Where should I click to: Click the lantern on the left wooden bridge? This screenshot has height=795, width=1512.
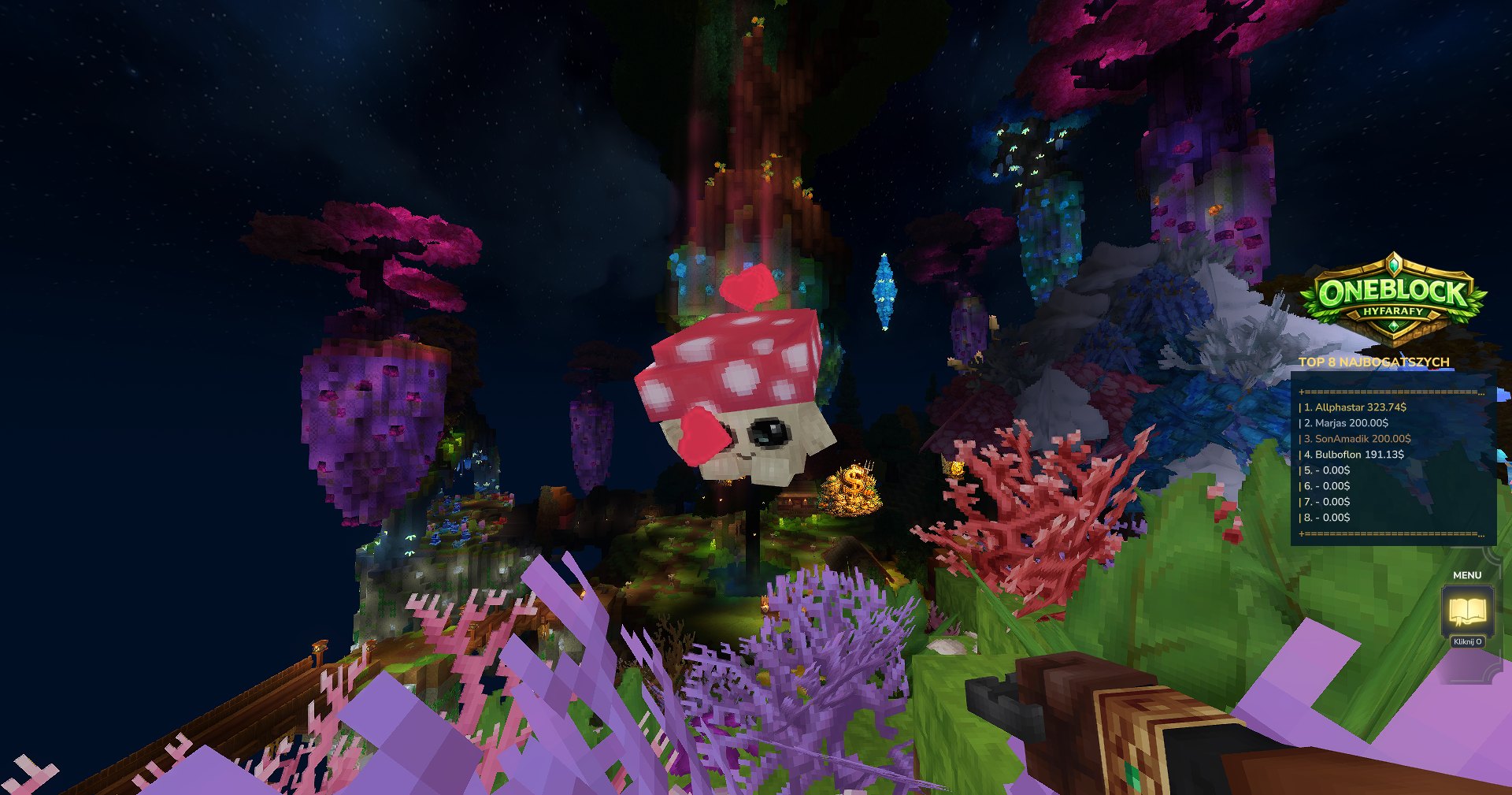click(x=318, y=648)
